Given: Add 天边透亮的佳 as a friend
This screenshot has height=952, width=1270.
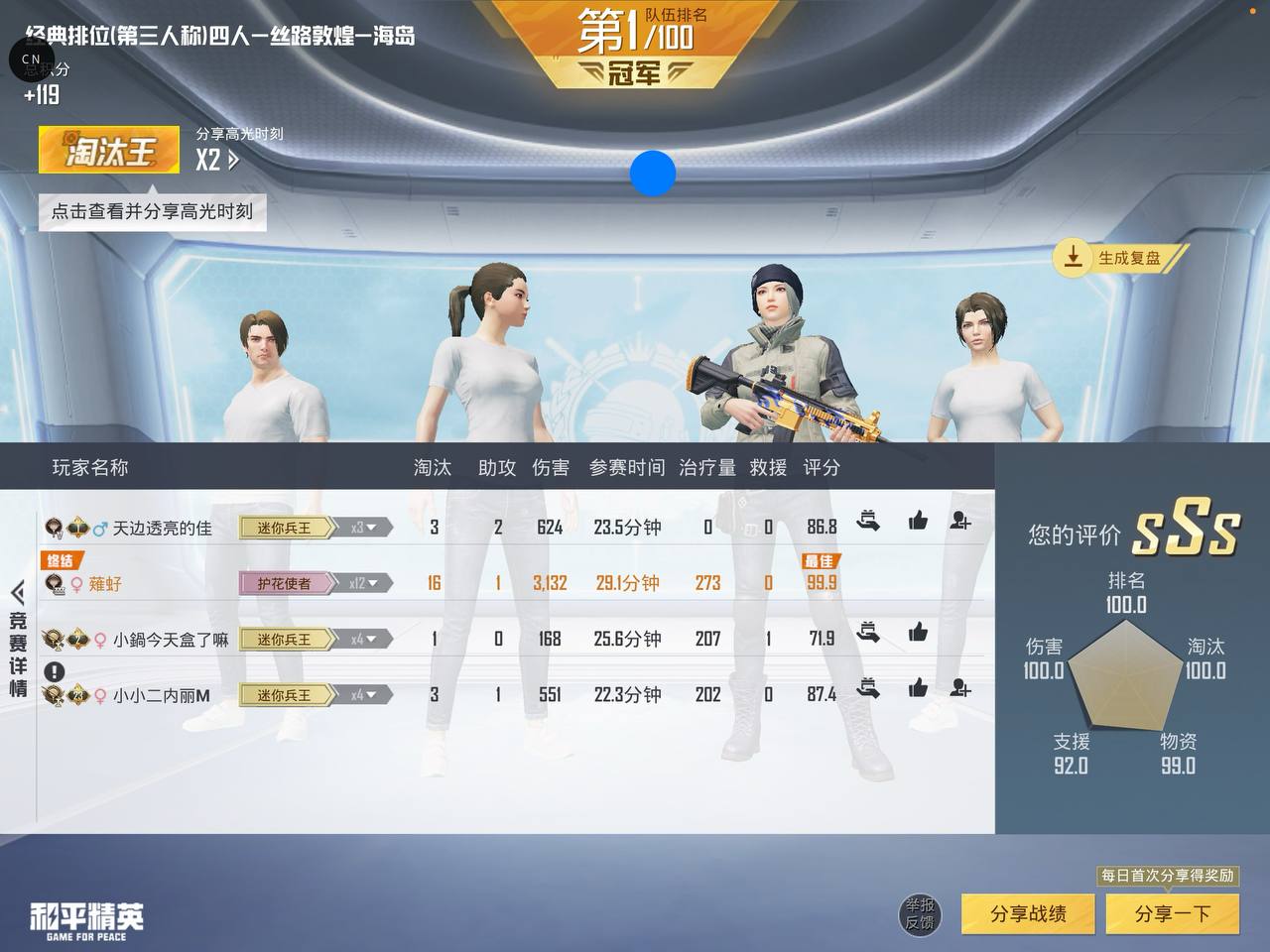Looking at the screenshot, I should point(959,521).
